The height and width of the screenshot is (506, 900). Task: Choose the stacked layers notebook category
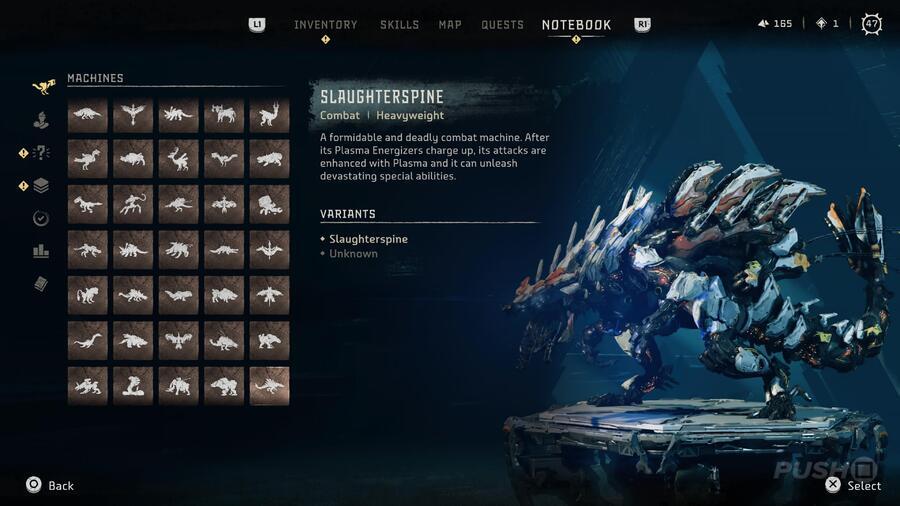[x=41, y=185]
